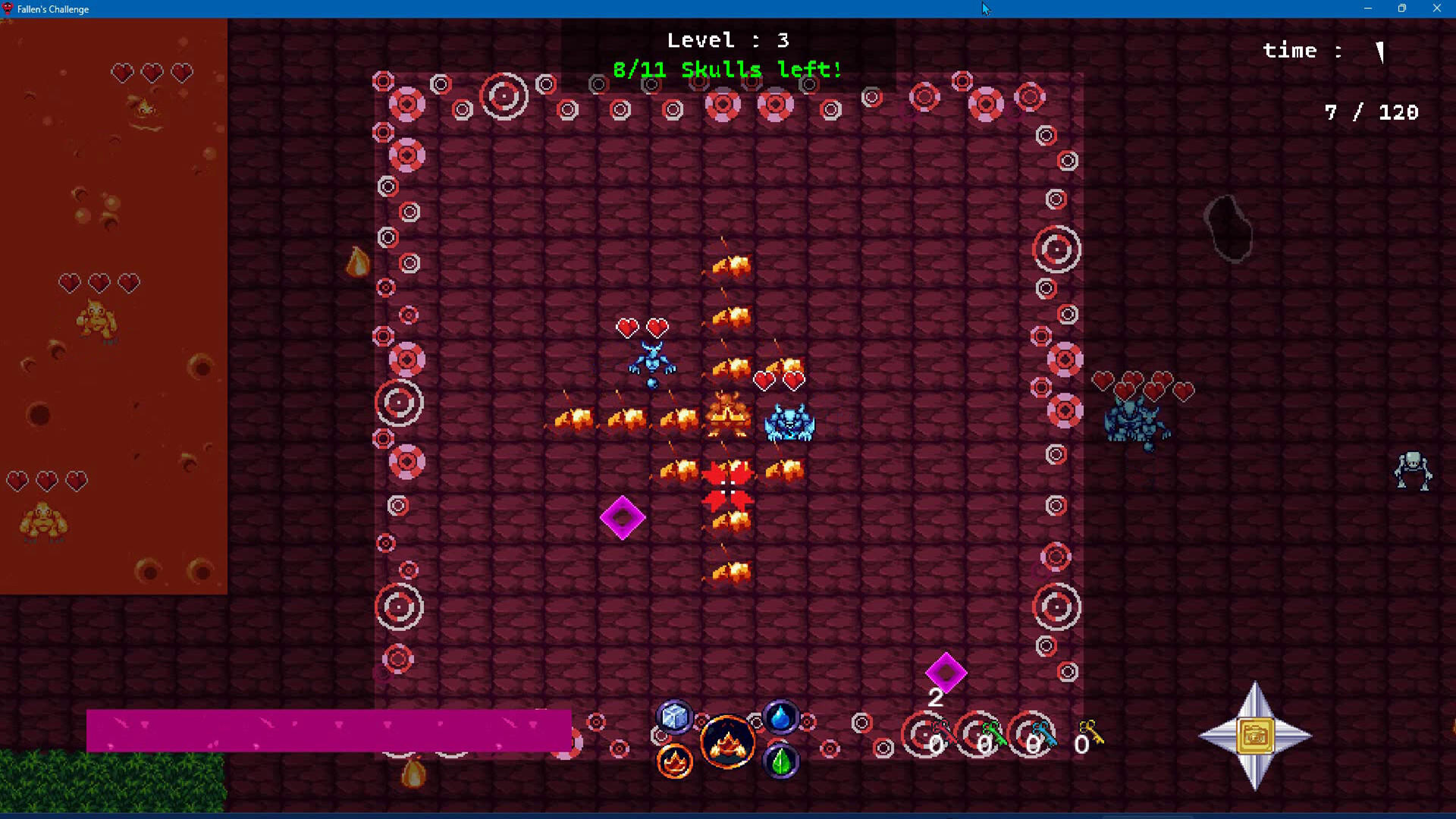This screenshot has width=1456, height=819.
Task: Click the 7 / 120 counter
Action: pos(1372,112)
